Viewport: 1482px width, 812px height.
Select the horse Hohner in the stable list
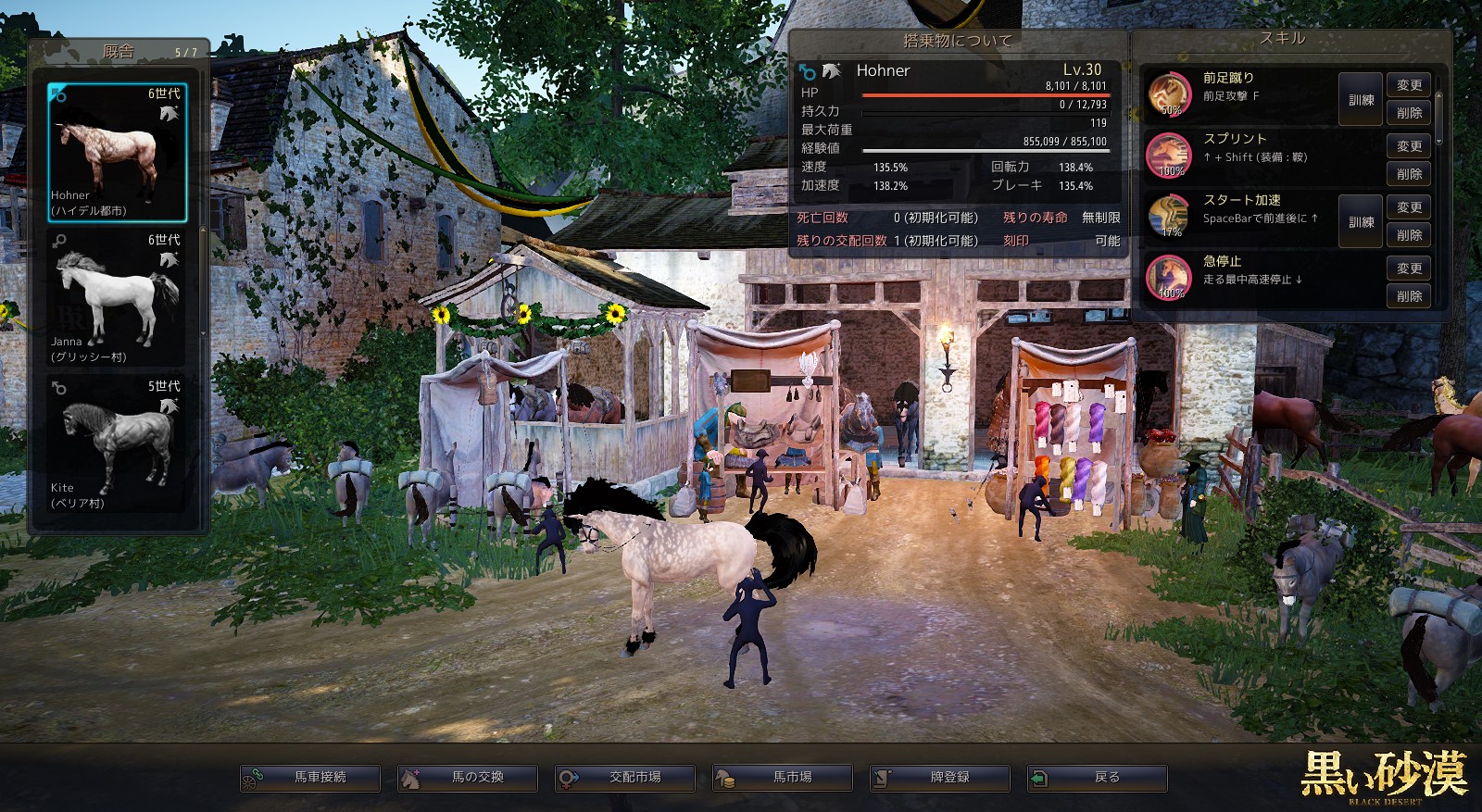[x=118, y=153]
